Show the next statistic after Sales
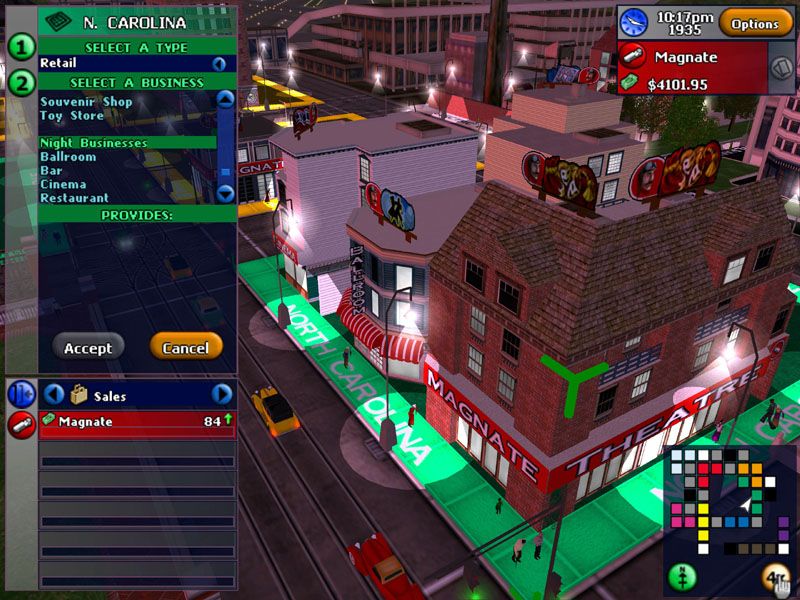 [x=222, y=395]
